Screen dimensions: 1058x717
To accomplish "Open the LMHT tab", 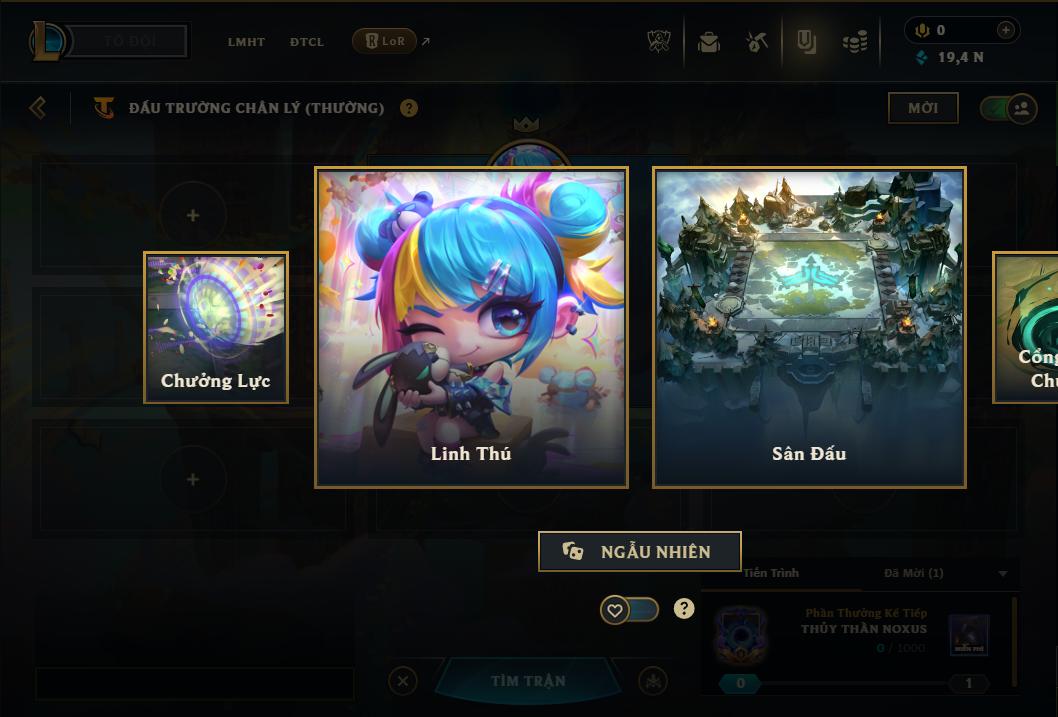I will tap(246, 42).
